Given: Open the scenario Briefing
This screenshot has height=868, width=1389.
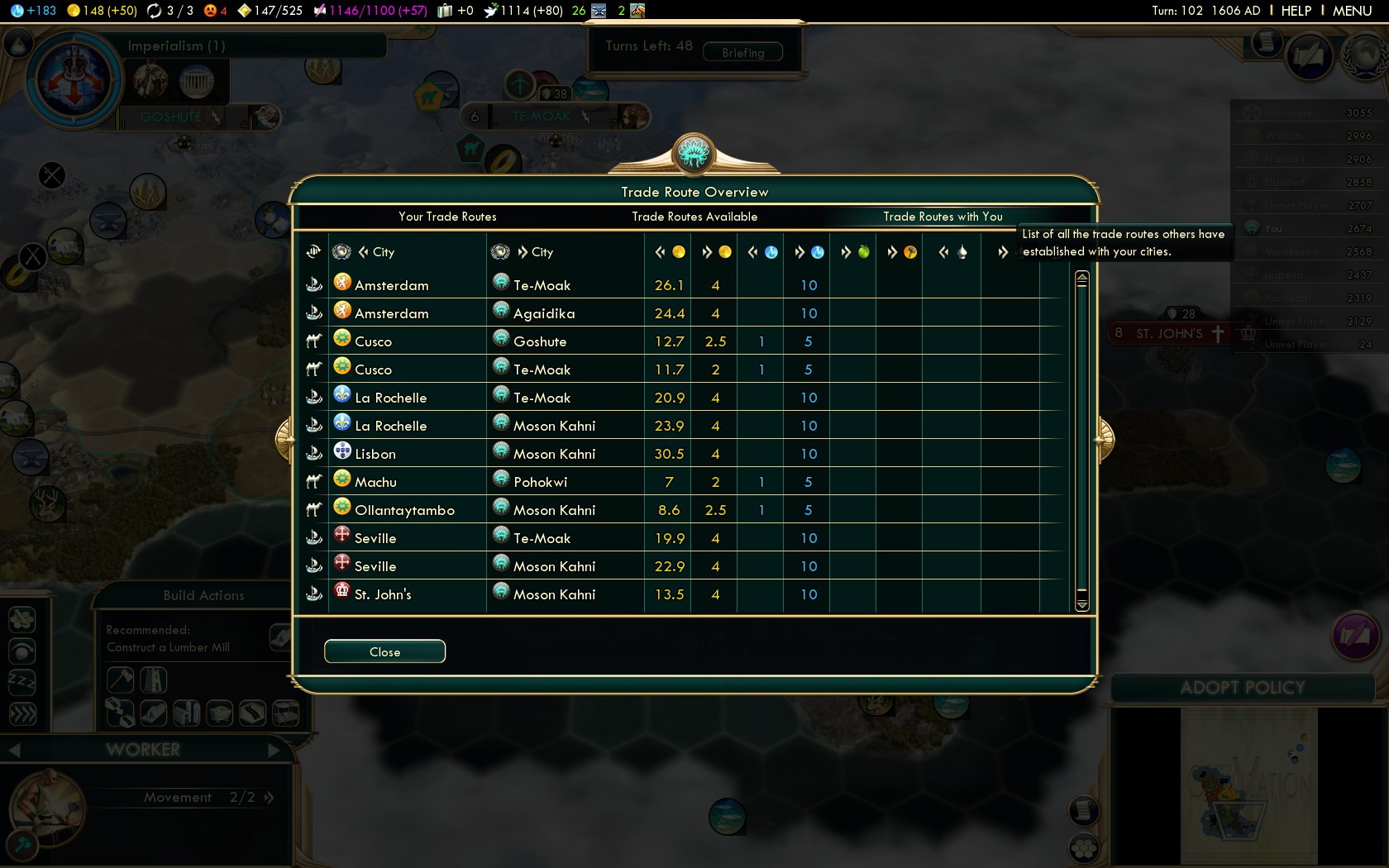Looking at the screenshot, I should (x=742, y=53).
